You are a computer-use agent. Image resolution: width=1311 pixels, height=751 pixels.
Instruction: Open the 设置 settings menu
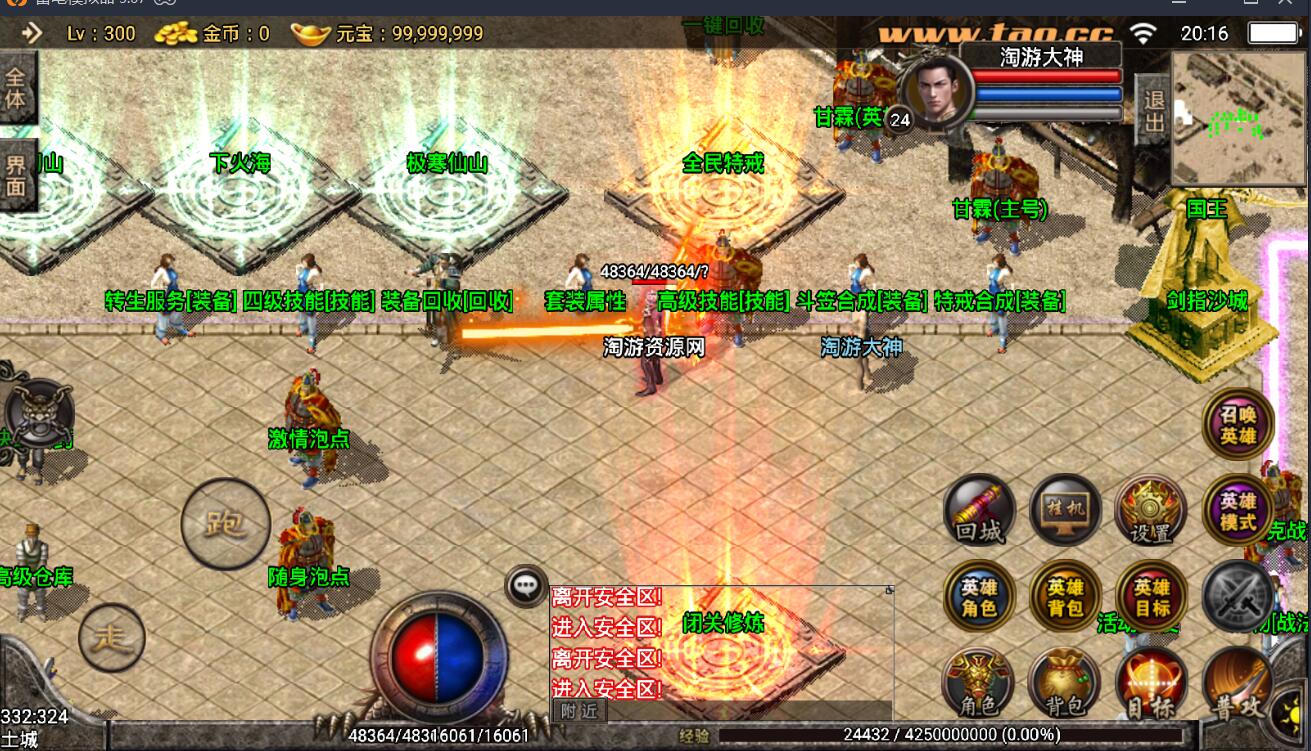pos(1151,510)
